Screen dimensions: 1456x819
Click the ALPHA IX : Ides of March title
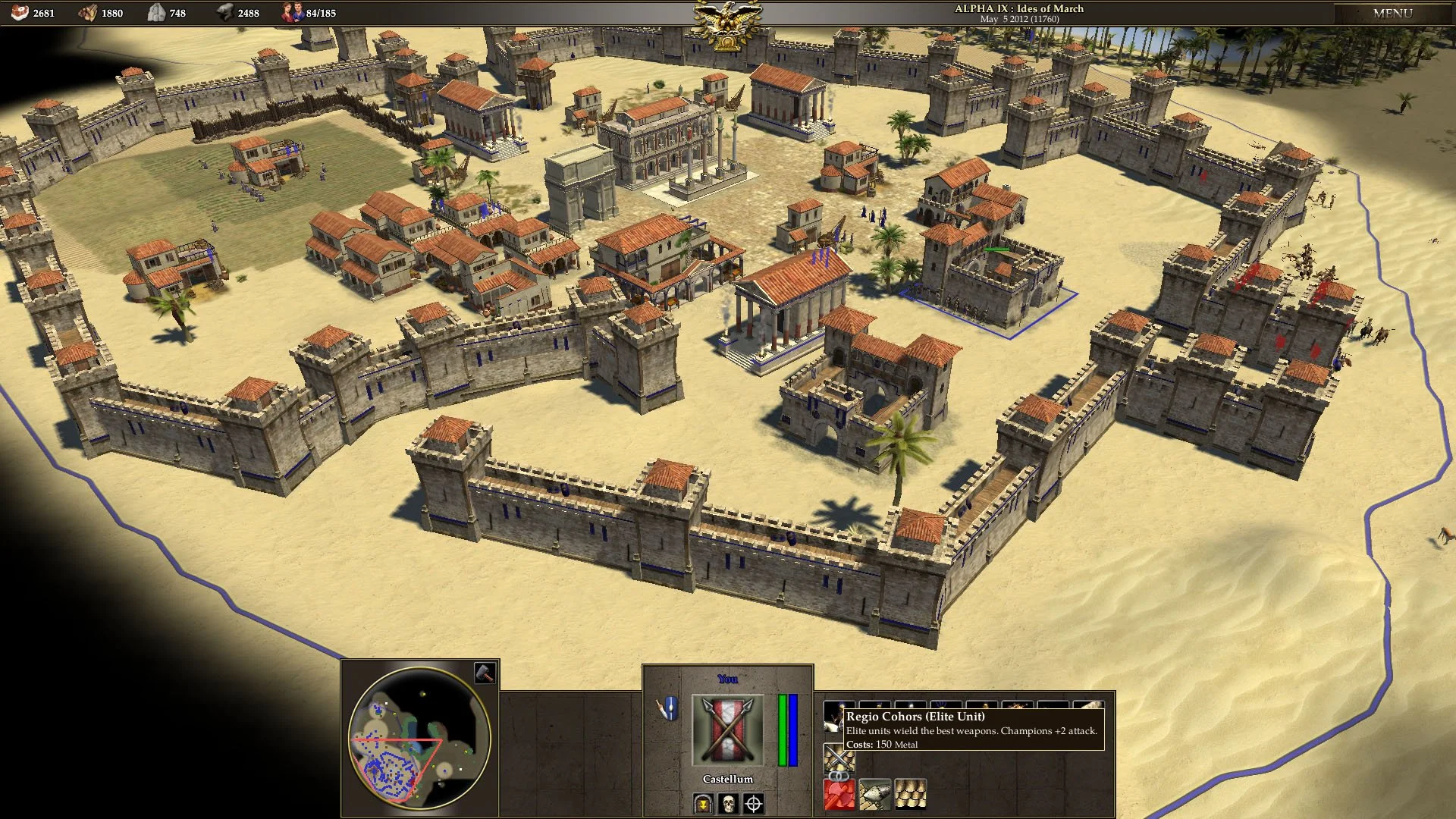point(1019,9)
